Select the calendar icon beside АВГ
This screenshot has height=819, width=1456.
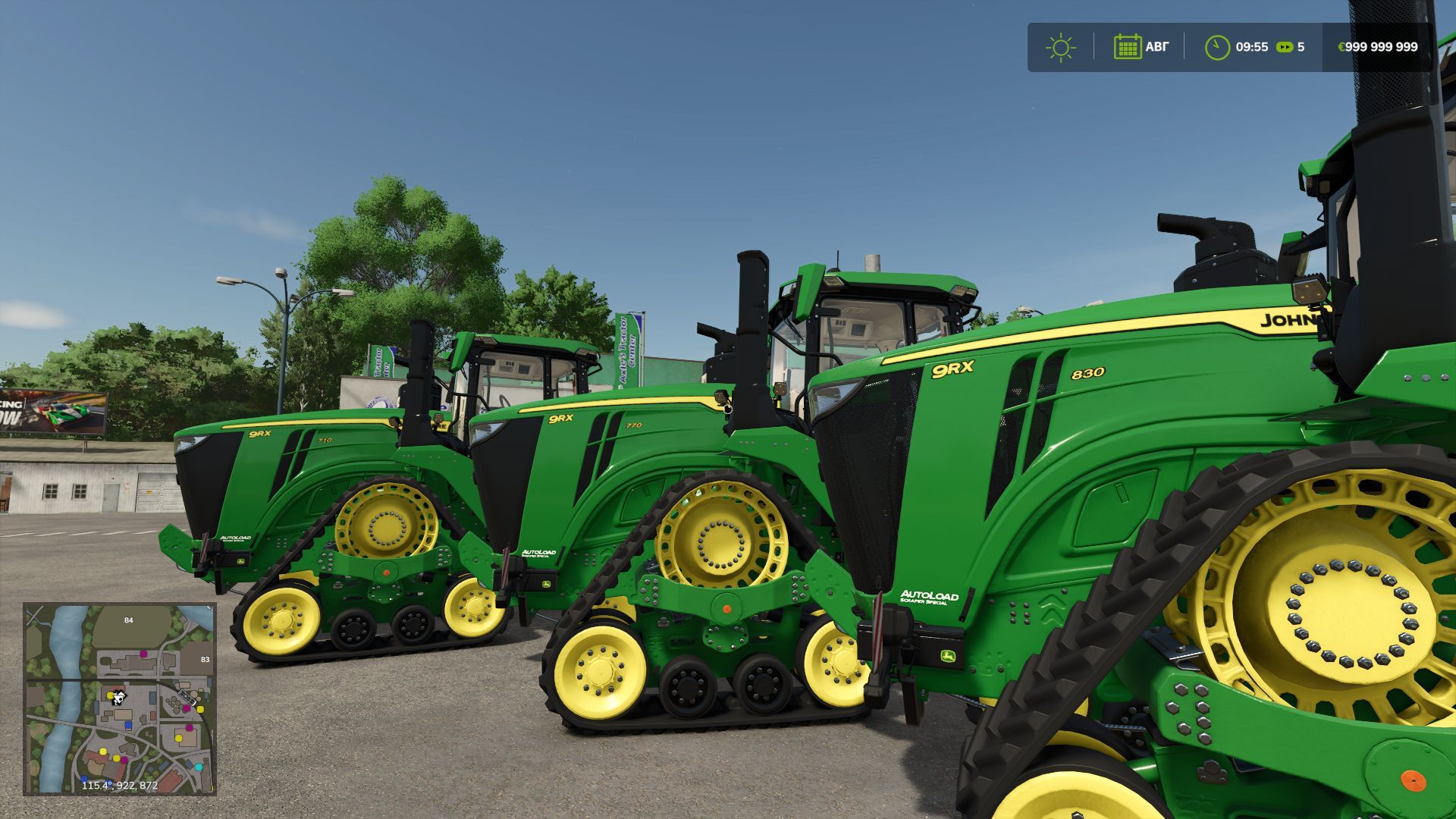point(1128,46)
